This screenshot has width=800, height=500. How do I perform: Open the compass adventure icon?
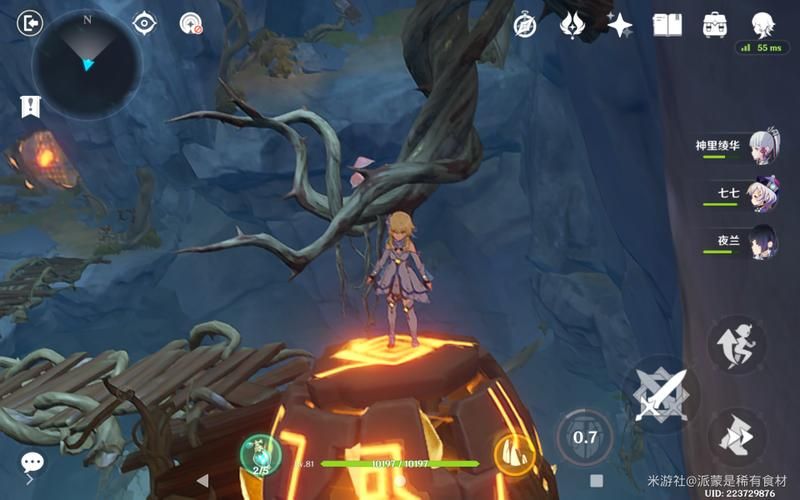(525, 25)
